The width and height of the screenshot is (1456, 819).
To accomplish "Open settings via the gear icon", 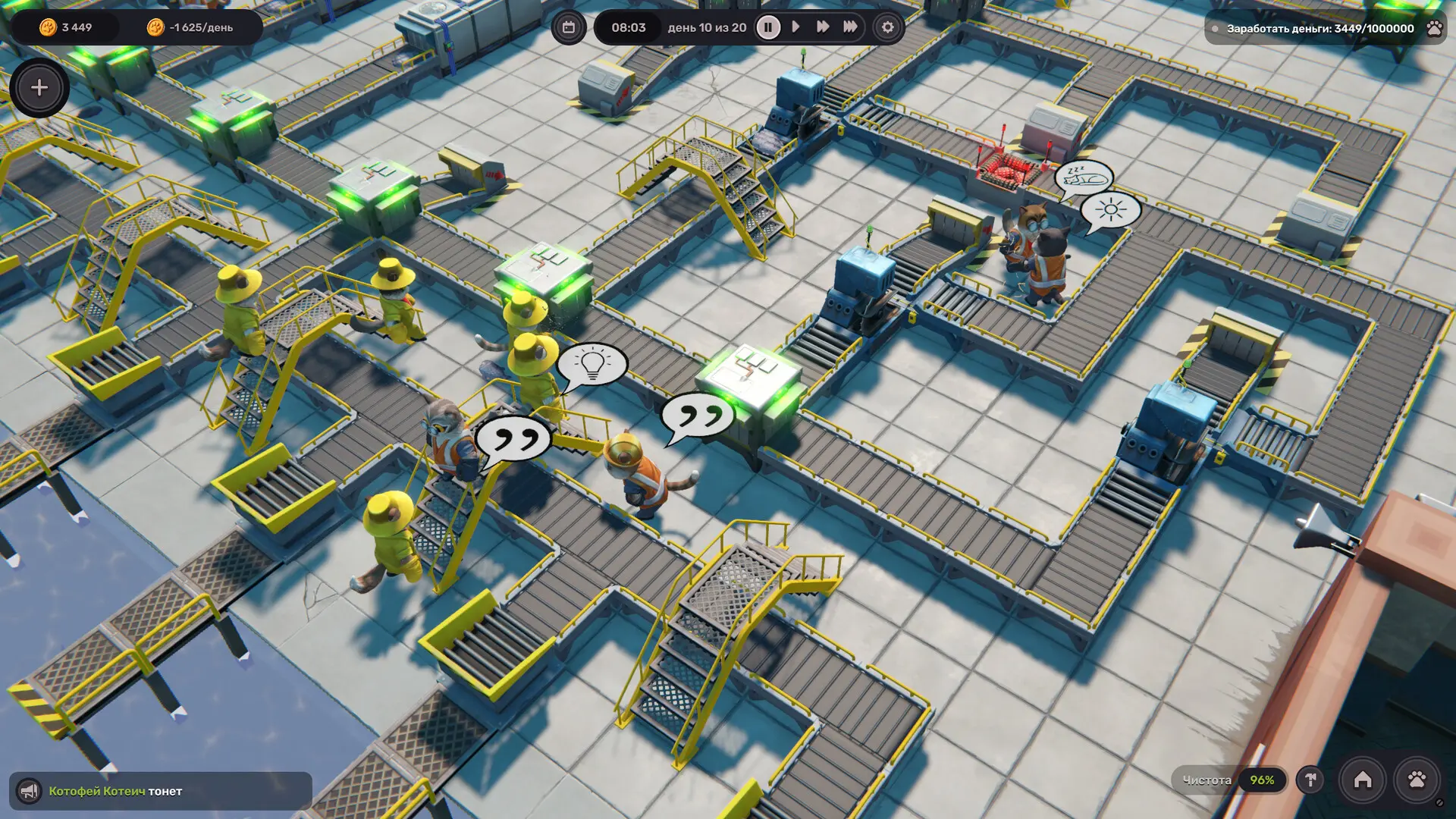I will coord(887,28).
